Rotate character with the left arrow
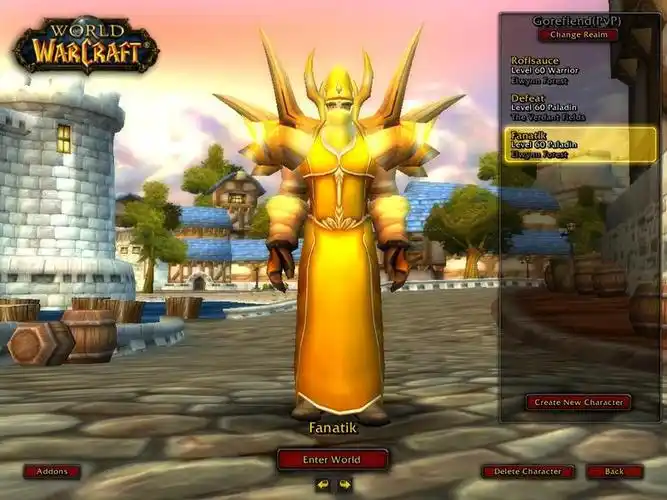 click(x=322, y=485)
